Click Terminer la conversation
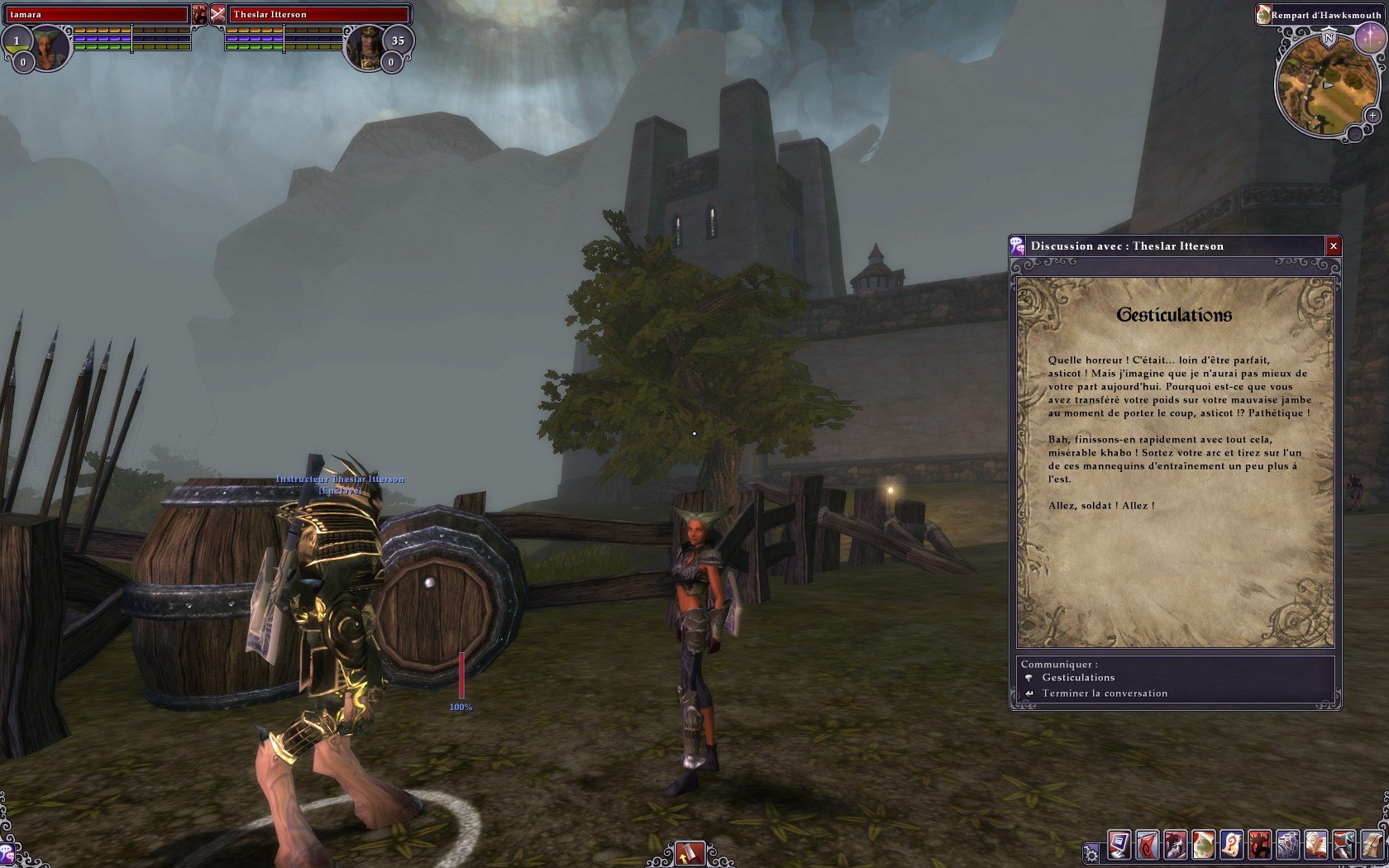The image size is (1389, 868). [1105, 694]
